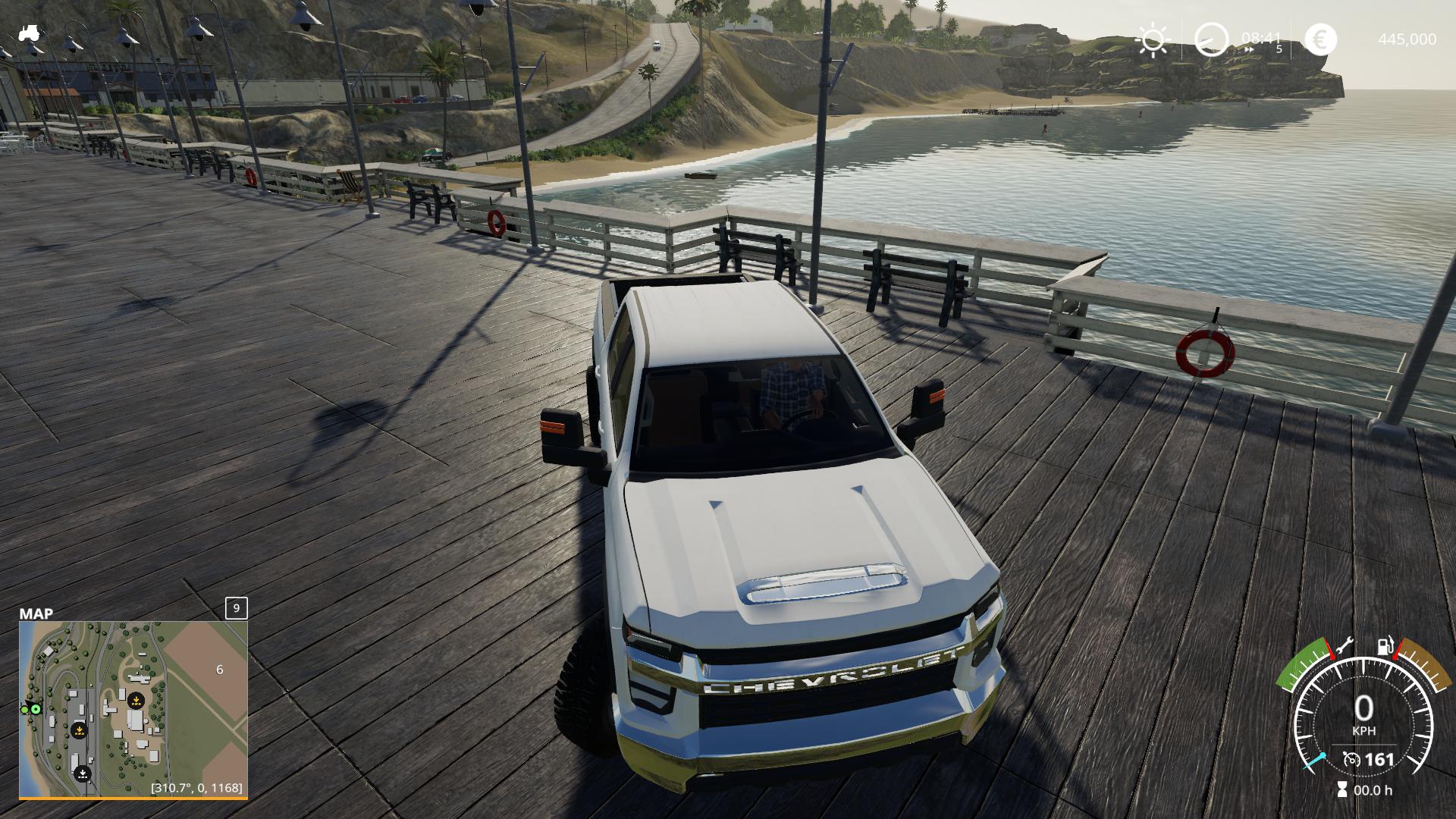Open the sunny weather forecast icon
The height and width of the screenshot is (819, 1456).
1153,39
